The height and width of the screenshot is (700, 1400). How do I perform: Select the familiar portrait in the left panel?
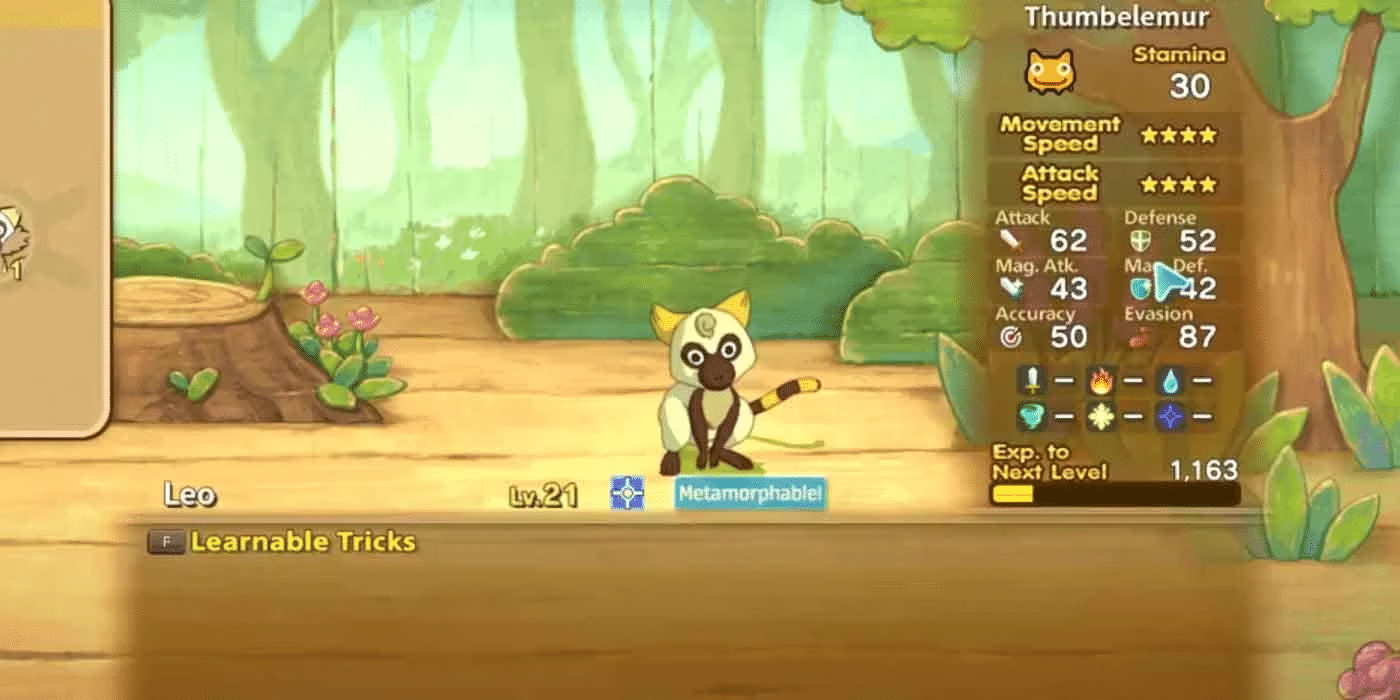tap(12, 237)
